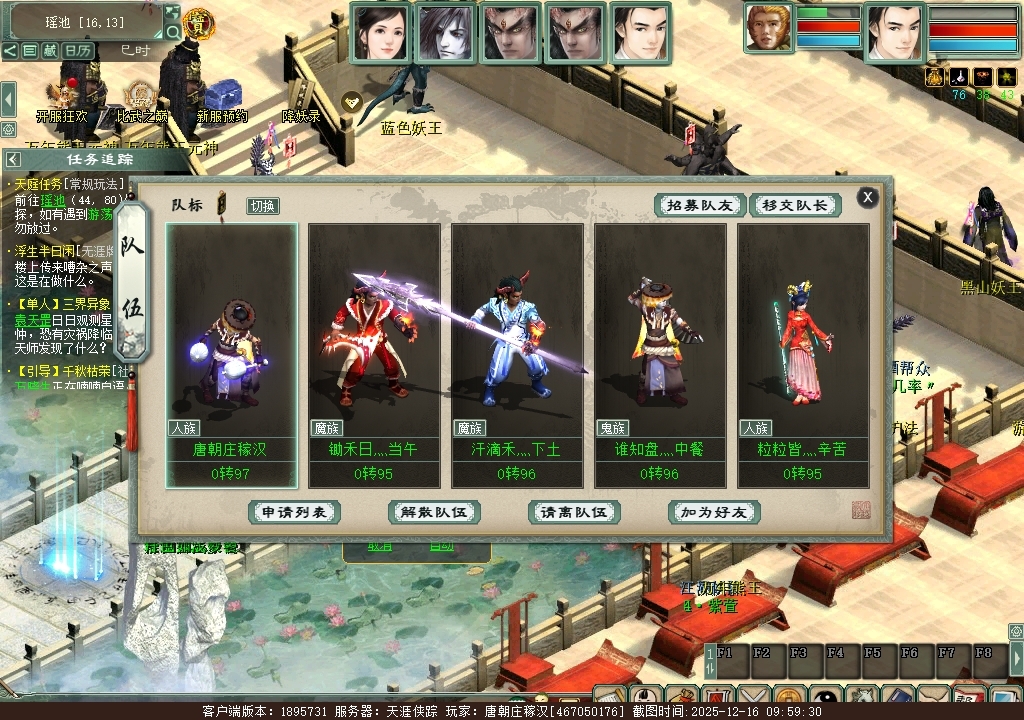Open the 新服预约 blue chest icon
Screen dimensions: 1024x720
221,96
